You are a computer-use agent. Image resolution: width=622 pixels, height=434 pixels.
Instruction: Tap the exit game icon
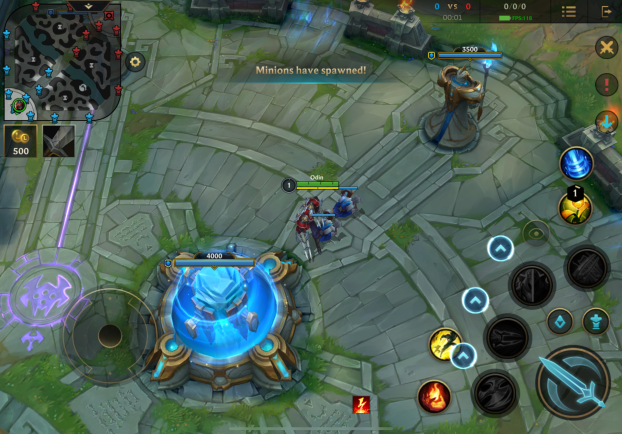[x=606, y=11]
